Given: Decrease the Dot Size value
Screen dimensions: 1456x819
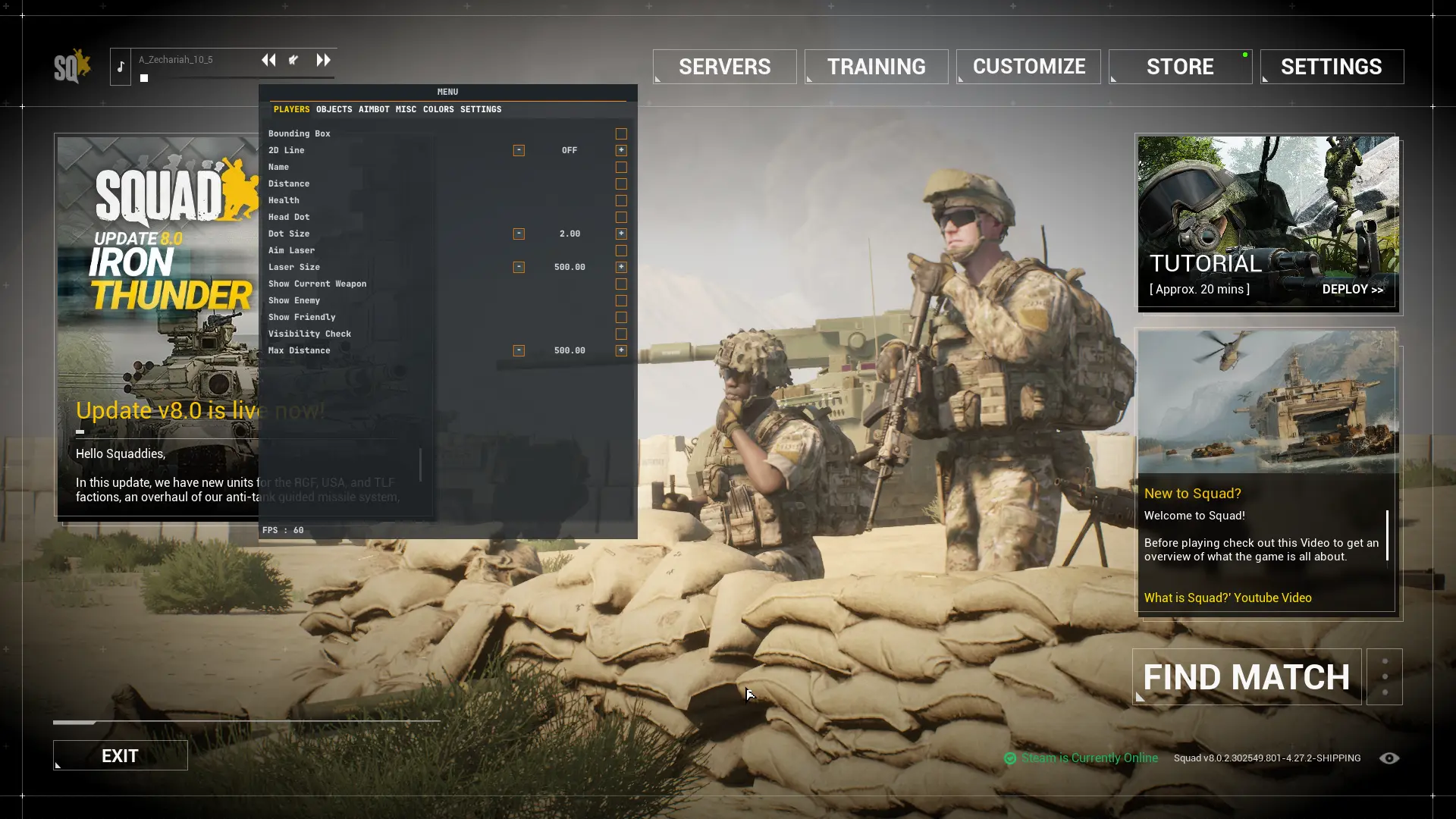Looking at the screenshot, I should (x=519, y=234).
